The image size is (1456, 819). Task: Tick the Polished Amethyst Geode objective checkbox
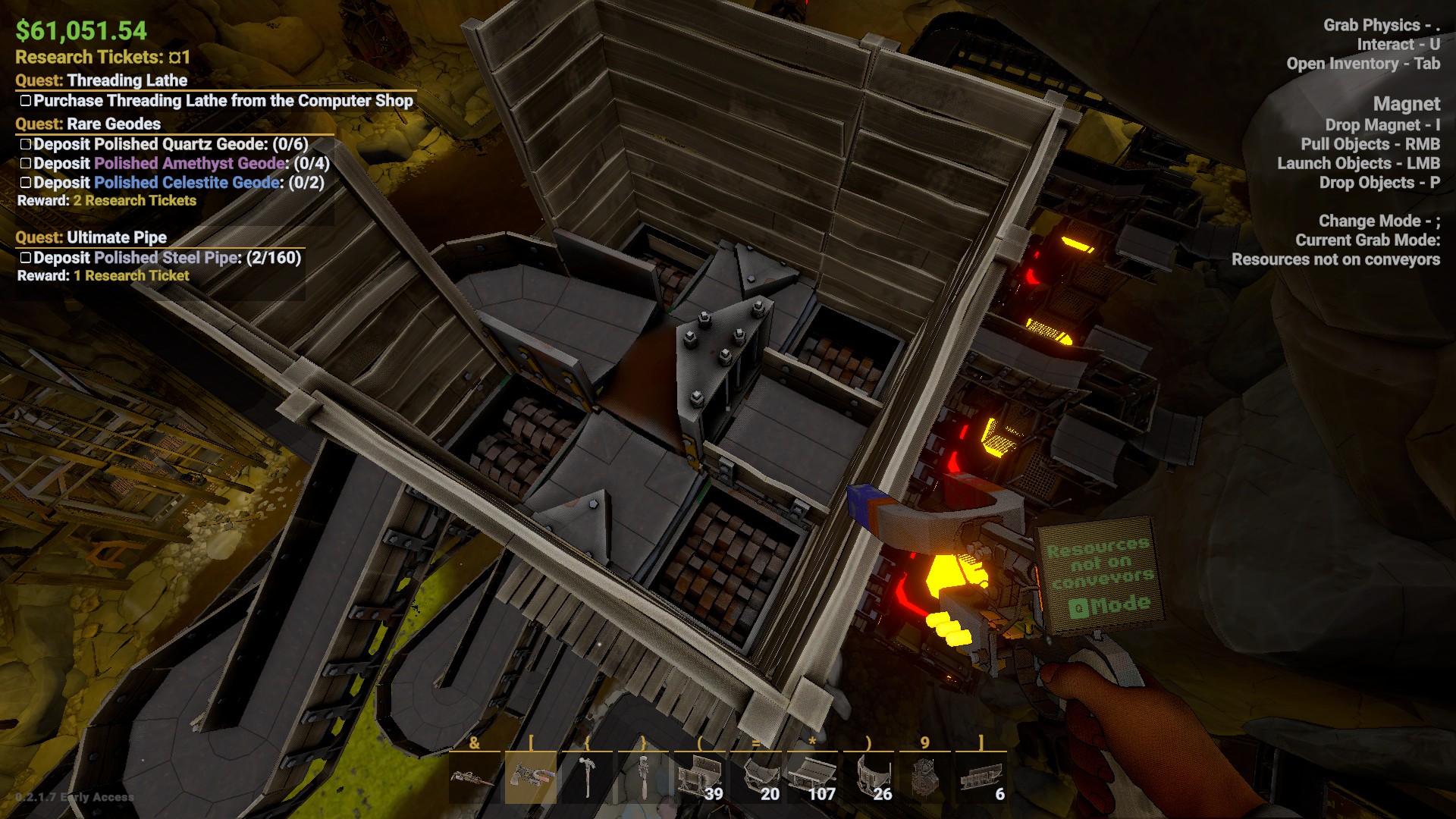tap(25, 163)
